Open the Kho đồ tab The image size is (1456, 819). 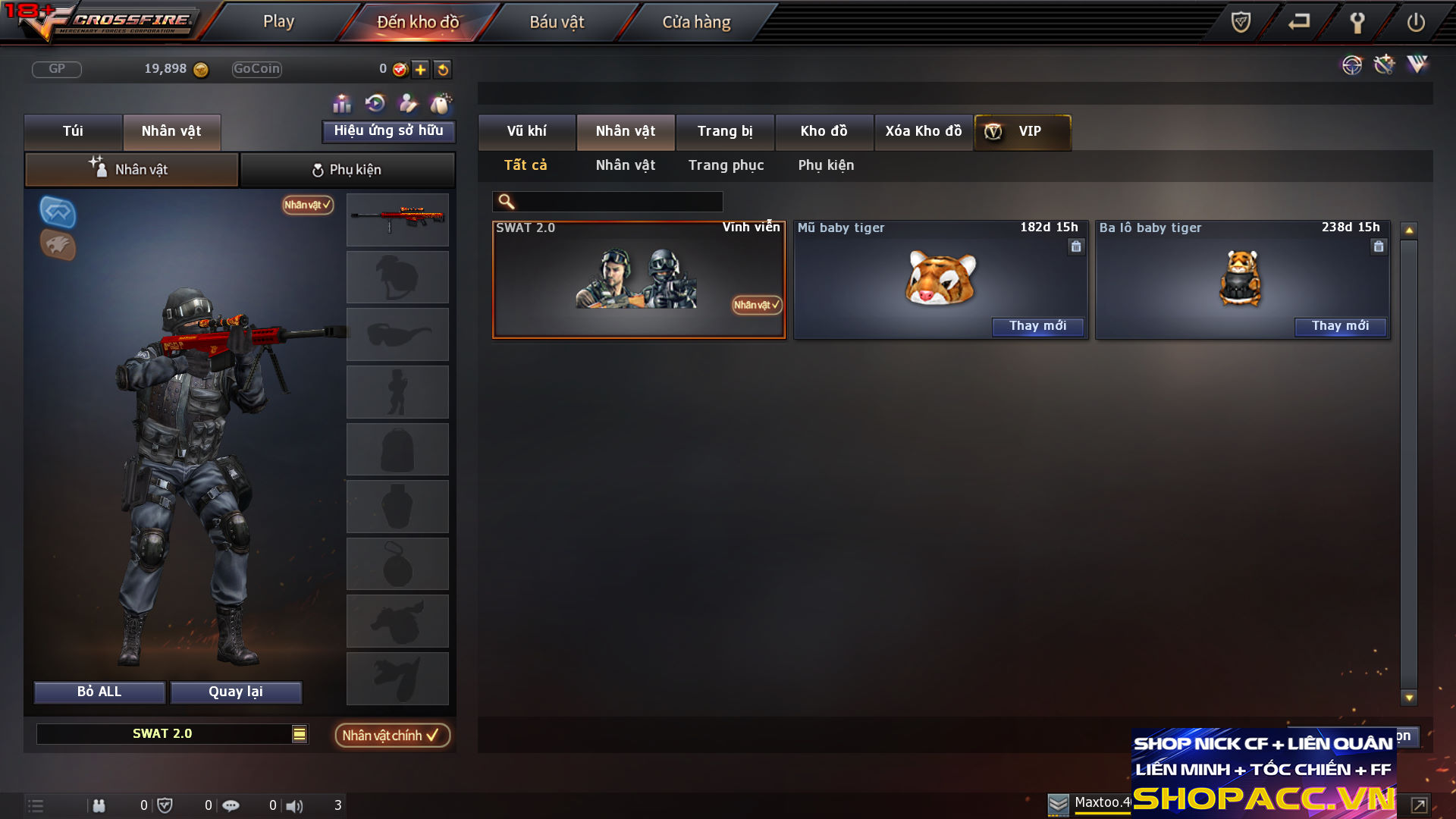point(824,131)
